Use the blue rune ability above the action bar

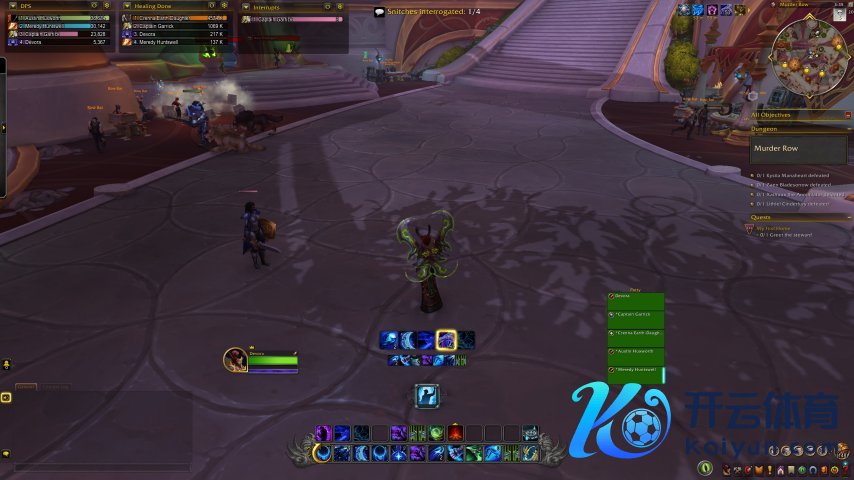coord(428,396)
